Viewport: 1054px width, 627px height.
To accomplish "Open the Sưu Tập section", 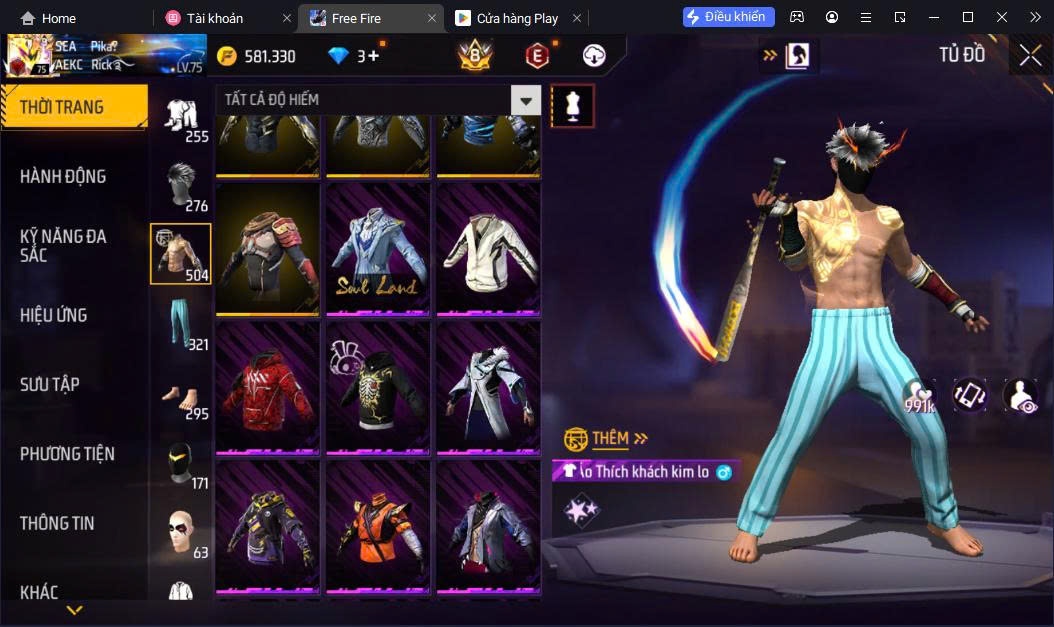I will pyautogui.click(x=50, y=384).
